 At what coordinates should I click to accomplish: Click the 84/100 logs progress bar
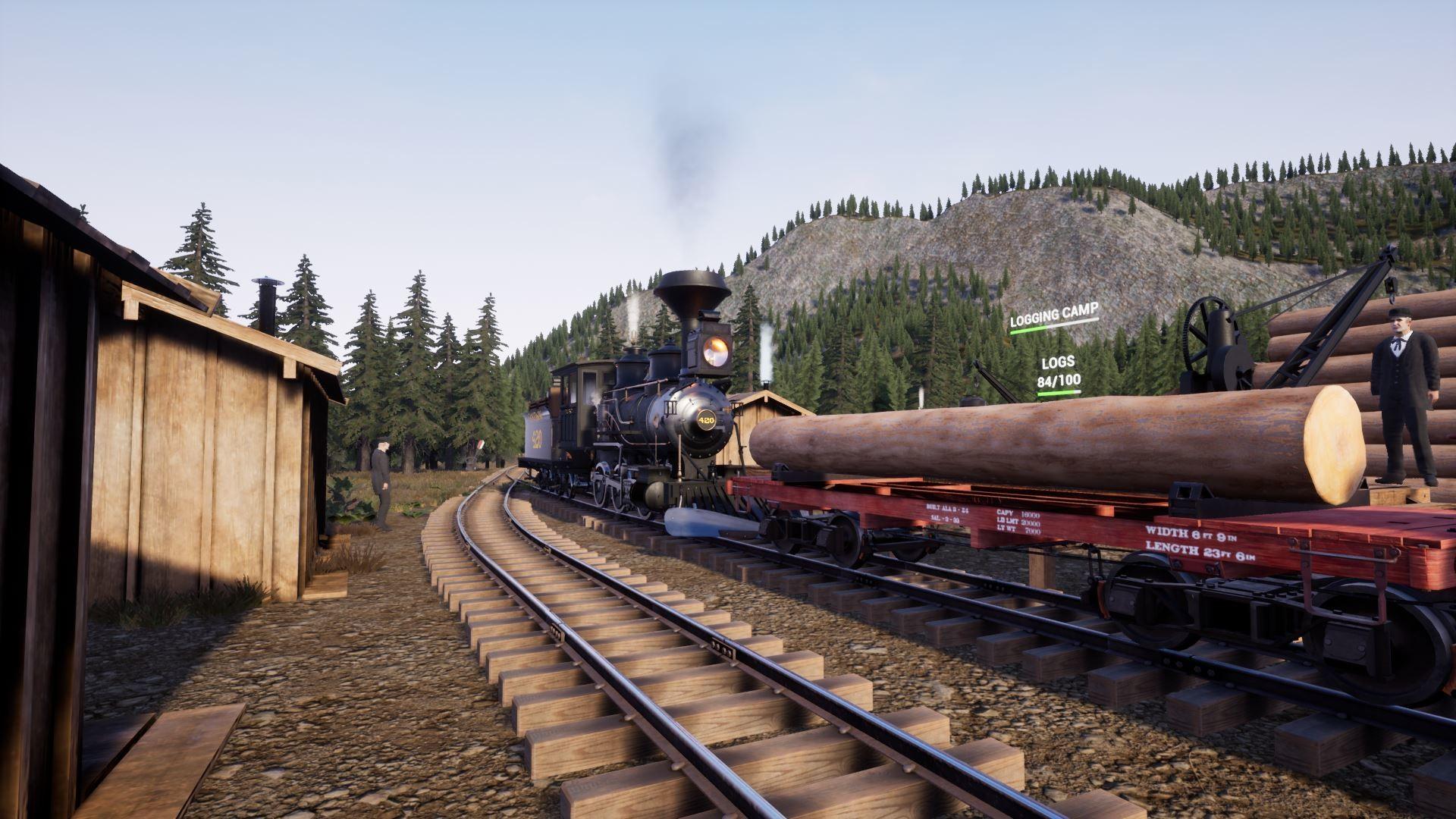point(1060,392)
